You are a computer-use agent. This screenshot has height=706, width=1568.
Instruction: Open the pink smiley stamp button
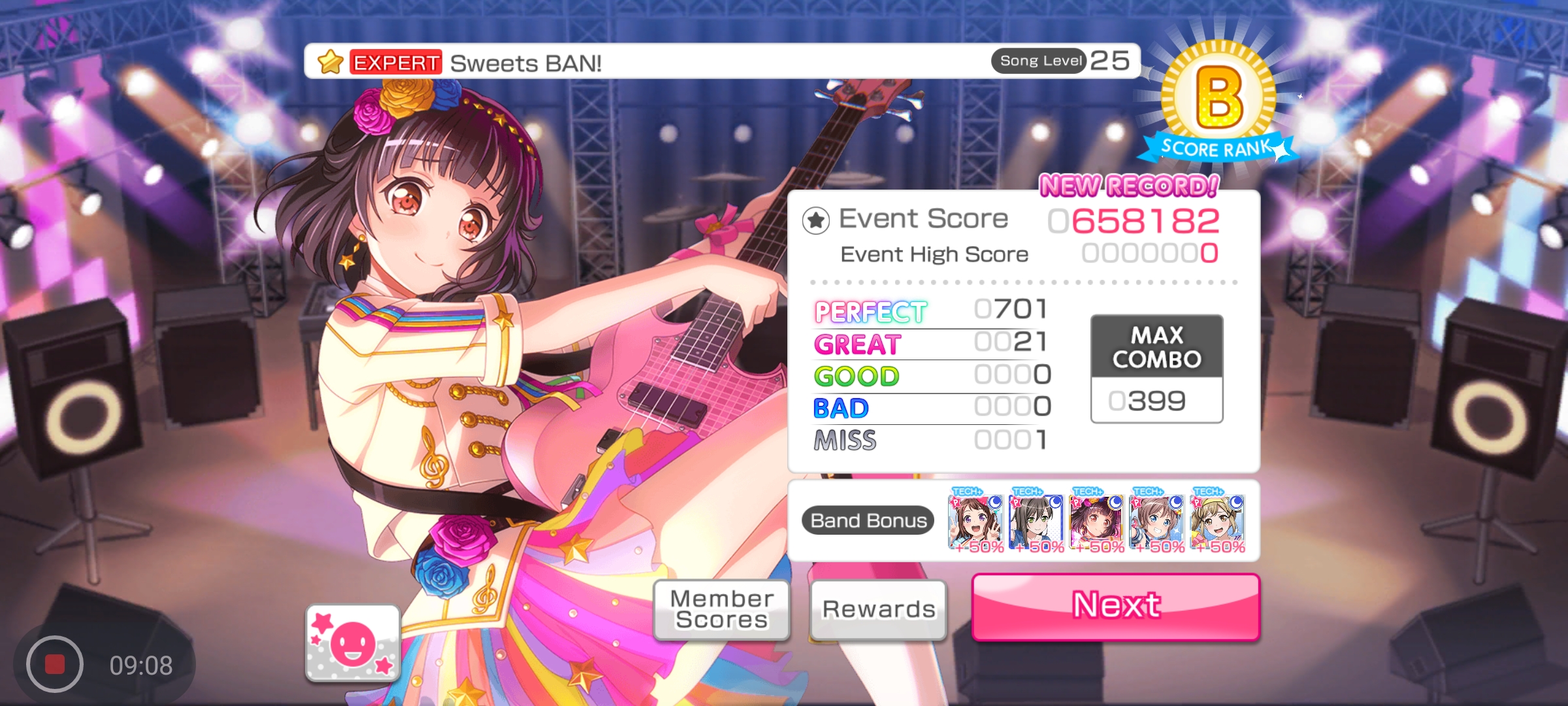pyautogui.click(x=353, y=643)
